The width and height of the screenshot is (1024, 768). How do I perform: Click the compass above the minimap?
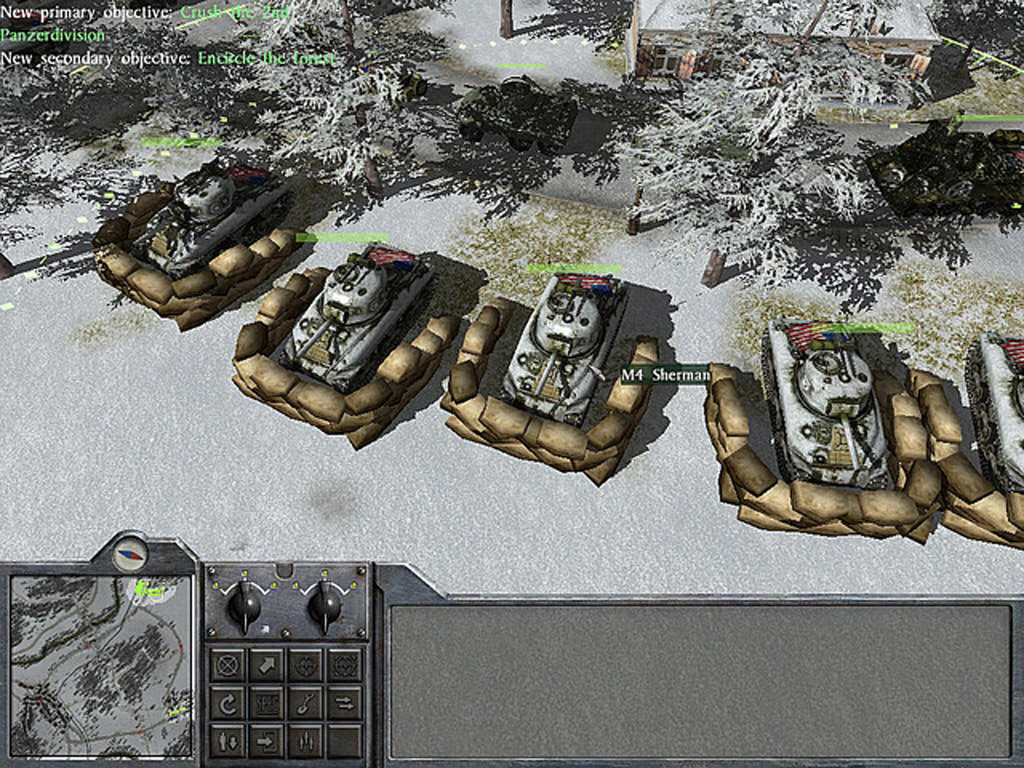pos(129,553)
